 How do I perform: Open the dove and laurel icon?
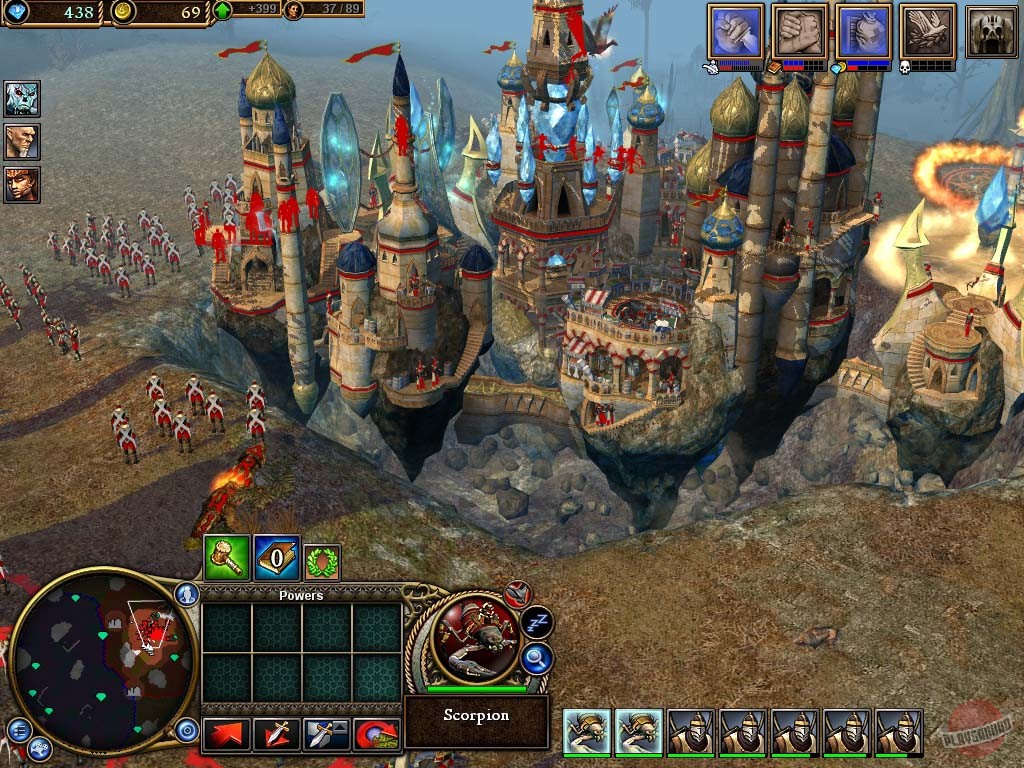coord(927,31)
